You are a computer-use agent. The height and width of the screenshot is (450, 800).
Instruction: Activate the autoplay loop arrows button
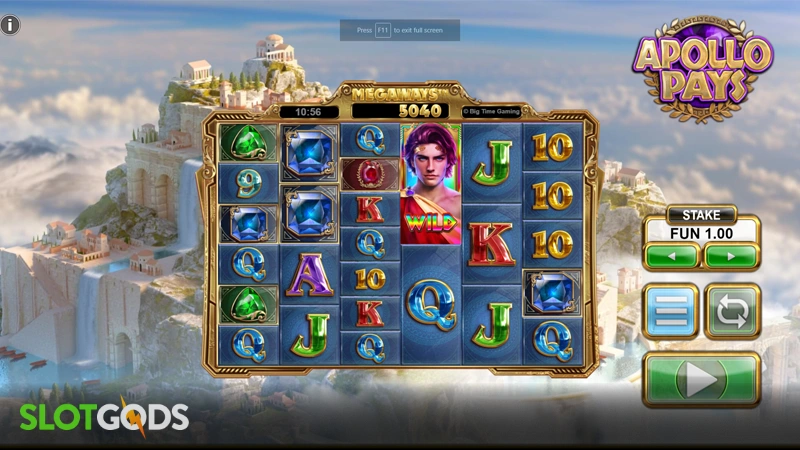pos(732,311)
